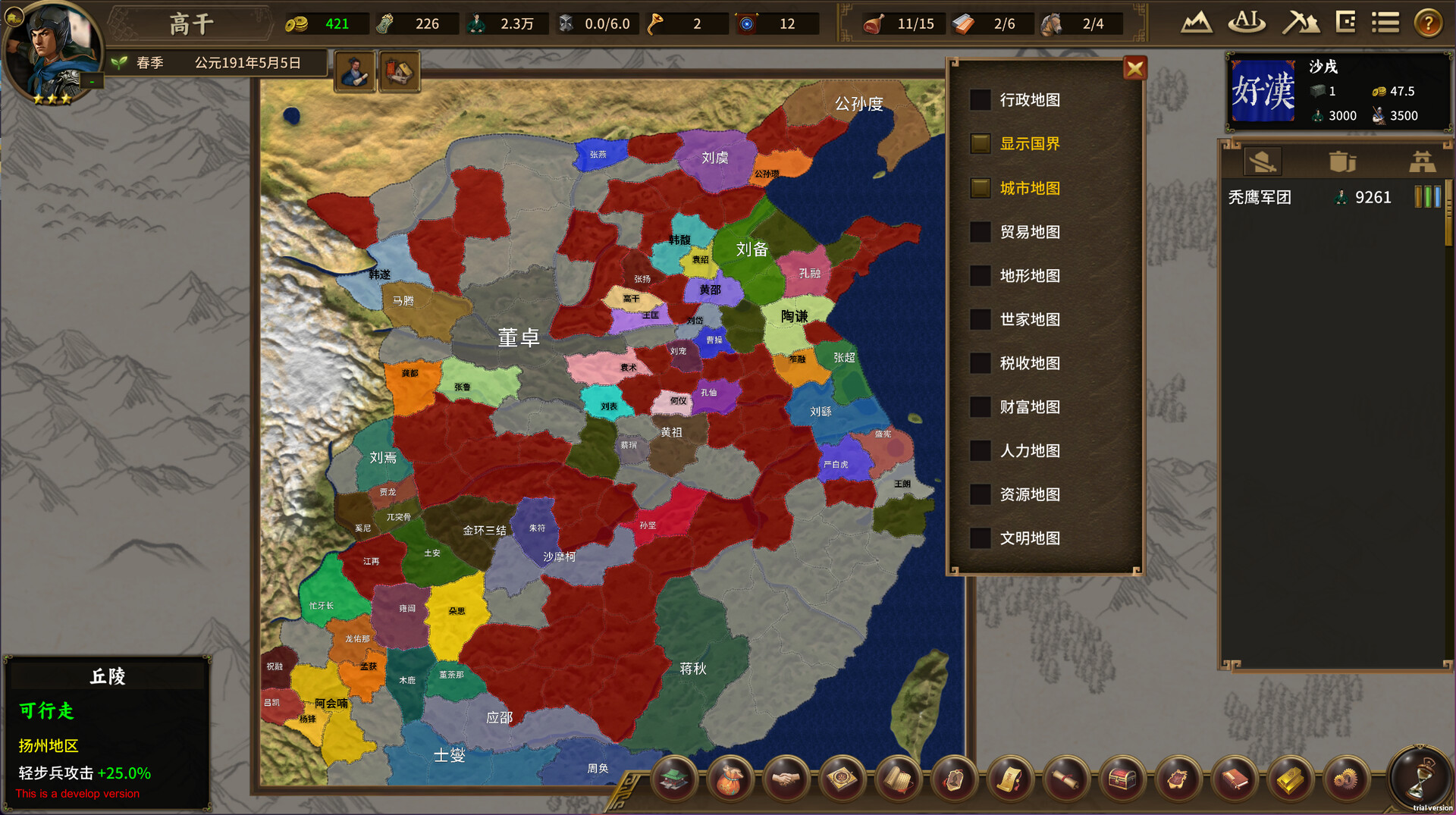Viewport: 1456px width, 815px height.
Task: Switch to the castle gate tab
Action: pos(1422,161)
